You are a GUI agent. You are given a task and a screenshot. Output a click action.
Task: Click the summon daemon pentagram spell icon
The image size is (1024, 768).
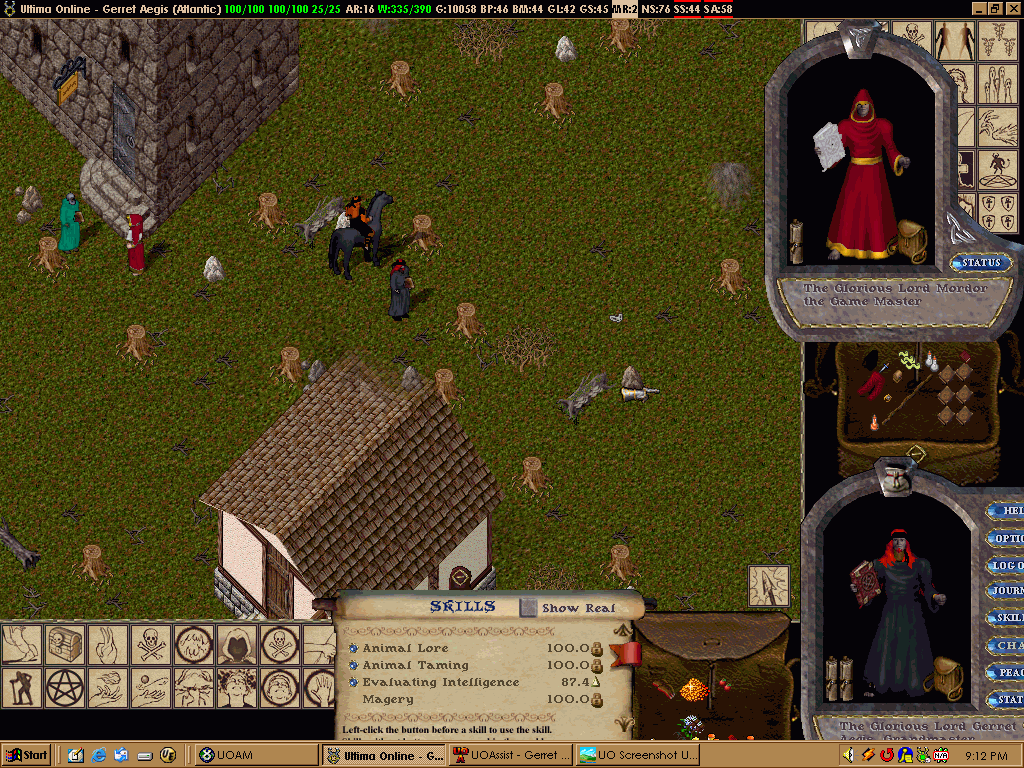[x=995, y=168]
